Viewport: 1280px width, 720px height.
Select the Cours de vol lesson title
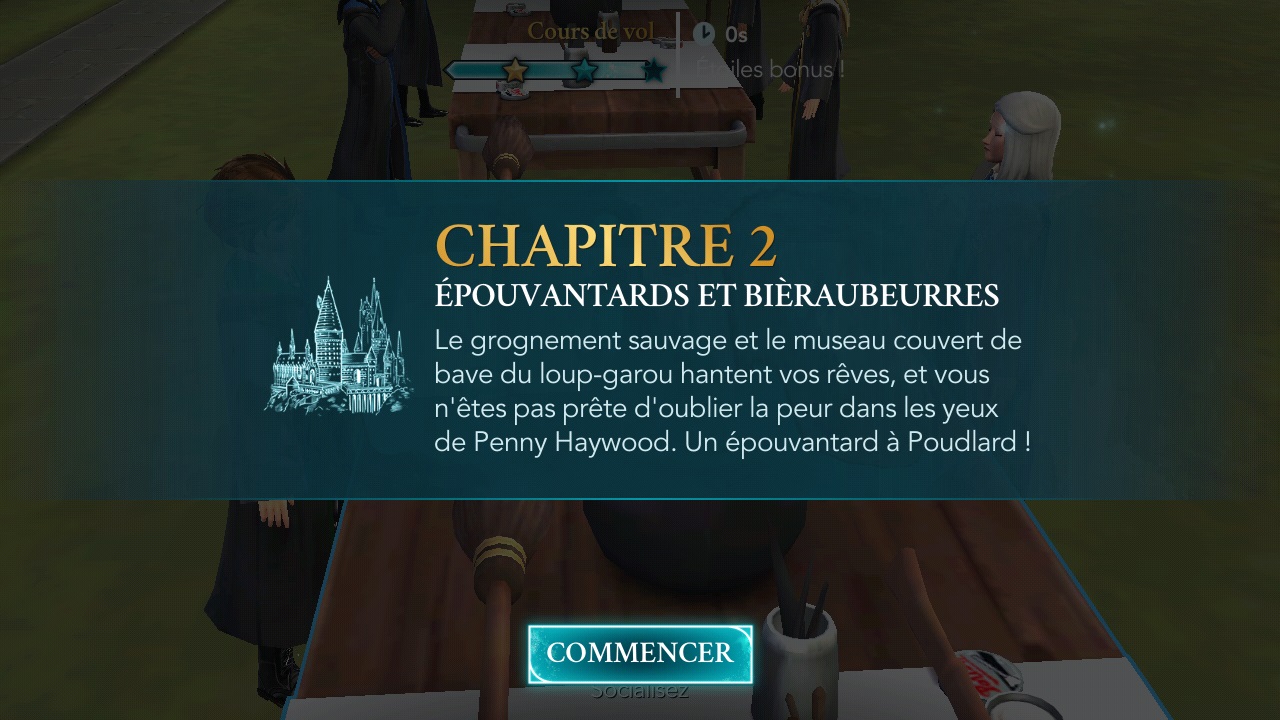(590, 31)
